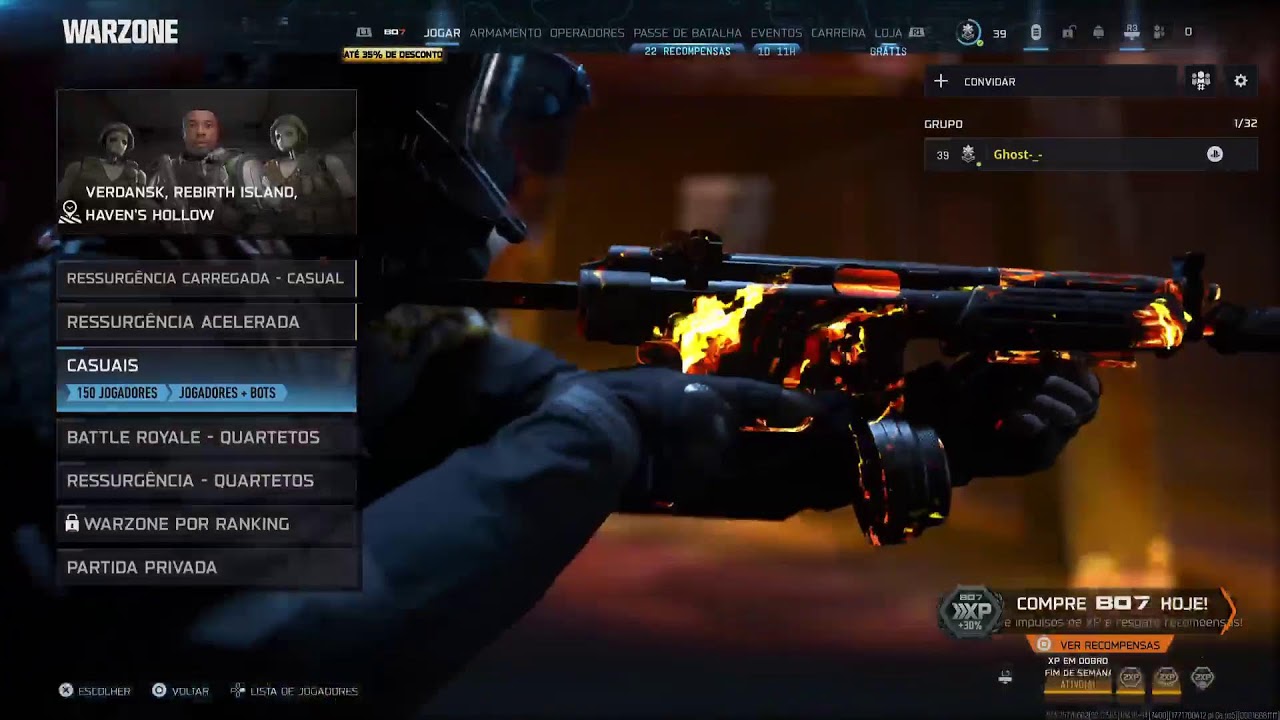1280x720 pixels.
Task: Open the Verdansk, Rebirth Island map banner
Action: (x=206, y=162)
